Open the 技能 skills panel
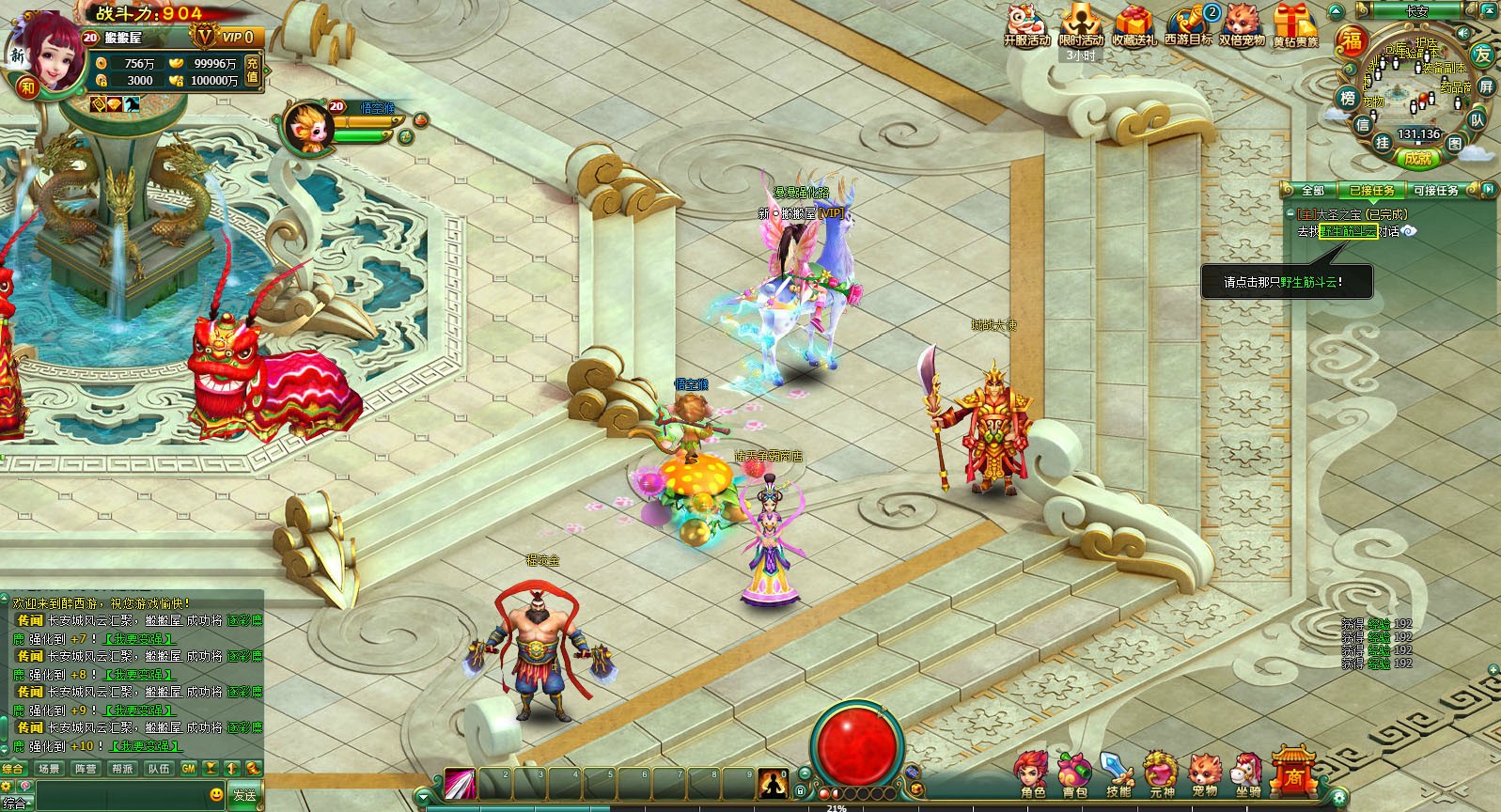Image resolution: width=1501 pixels, height=812 pixels. click(1118, 775)
